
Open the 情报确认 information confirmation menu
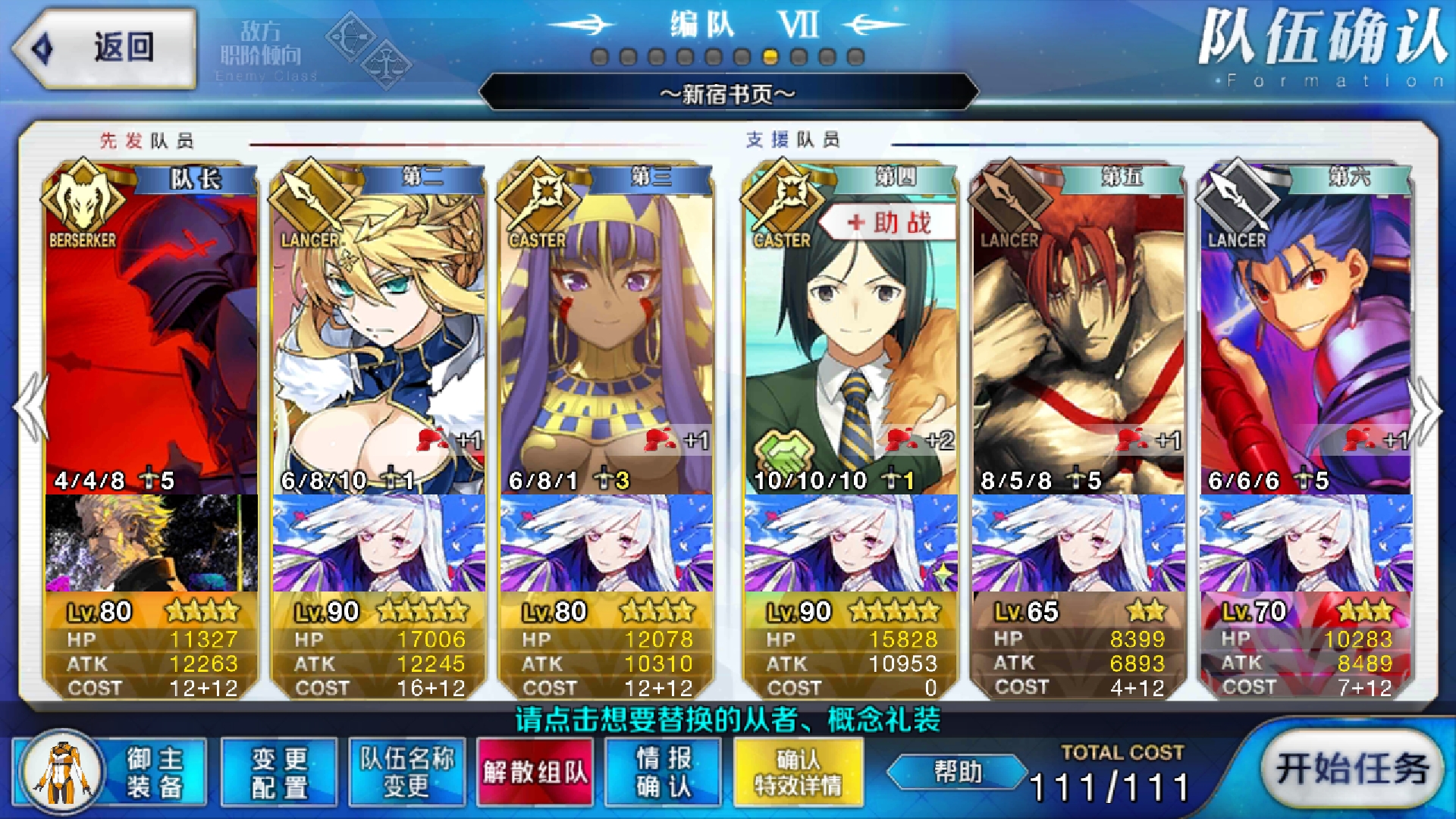(663, 770)
